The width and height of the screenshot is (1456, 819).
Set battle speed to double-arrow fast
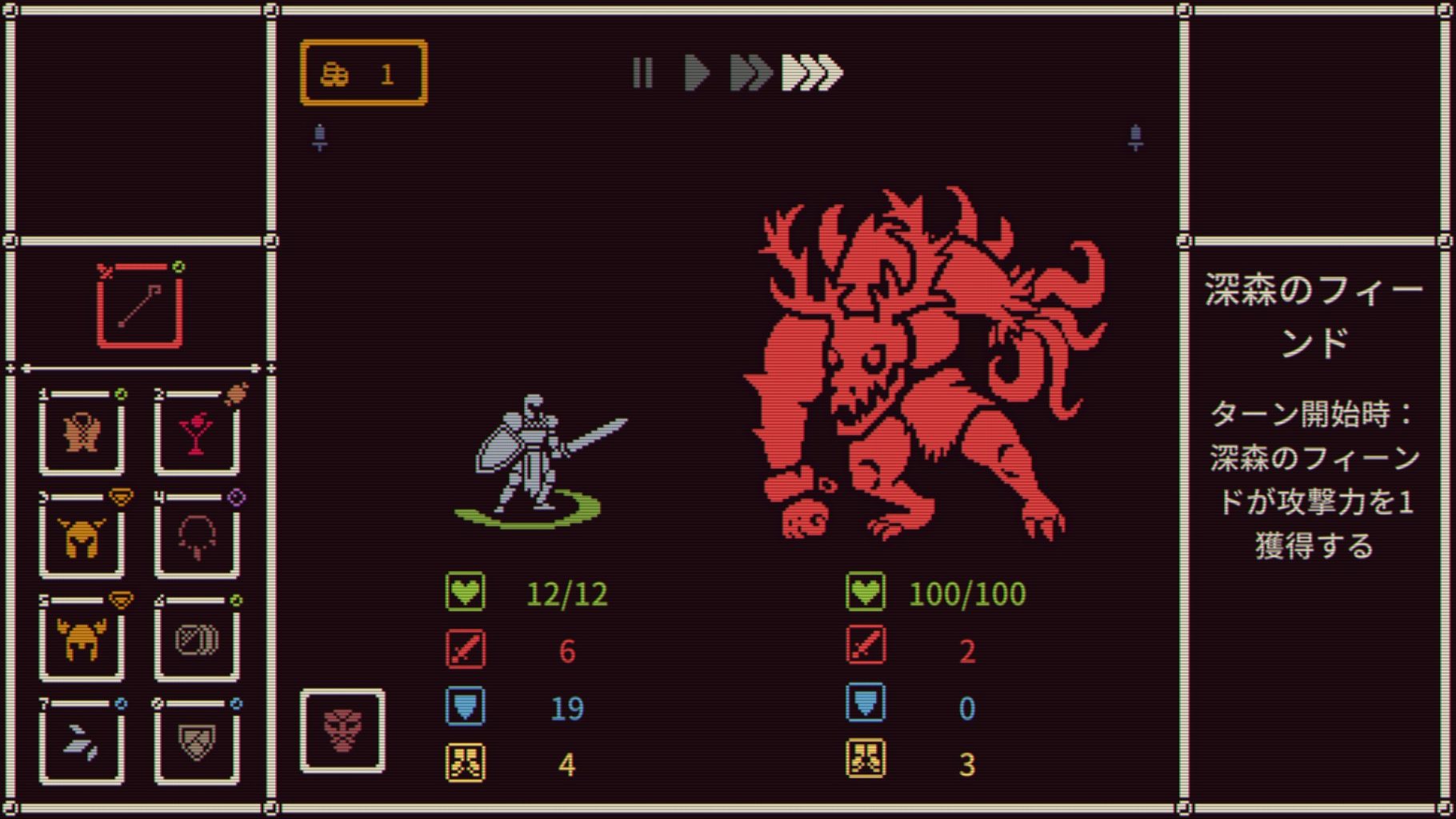pos(750,73)
